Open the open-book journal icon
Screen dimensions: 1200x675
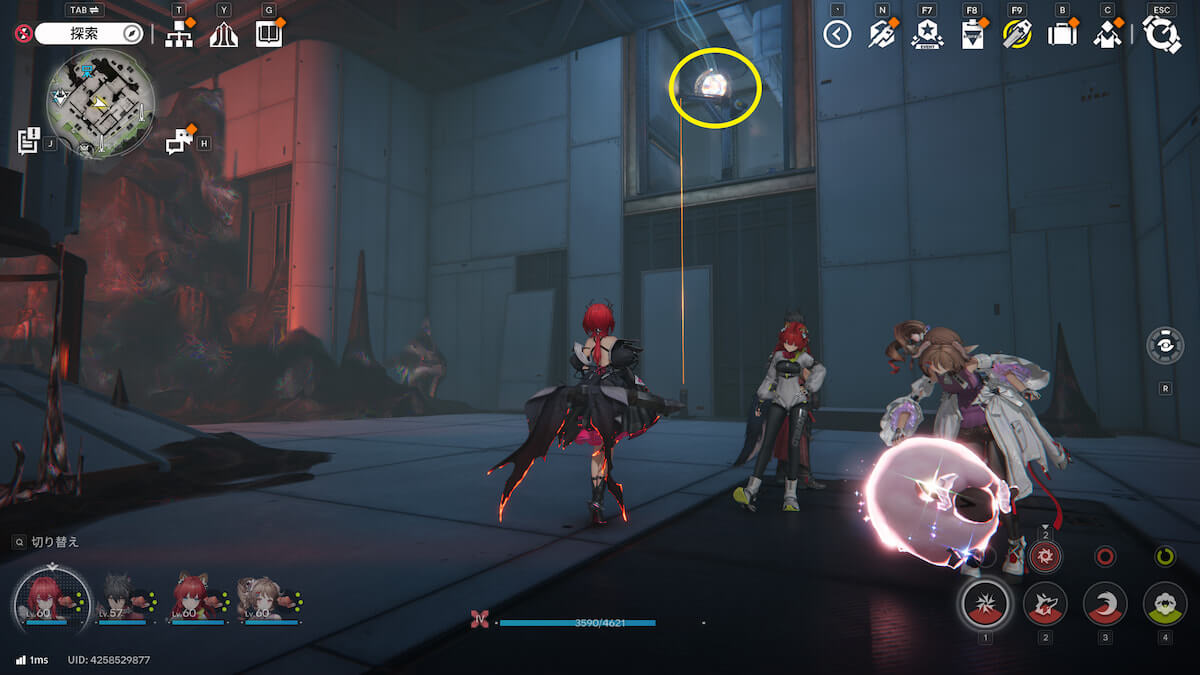click(268, 35)
